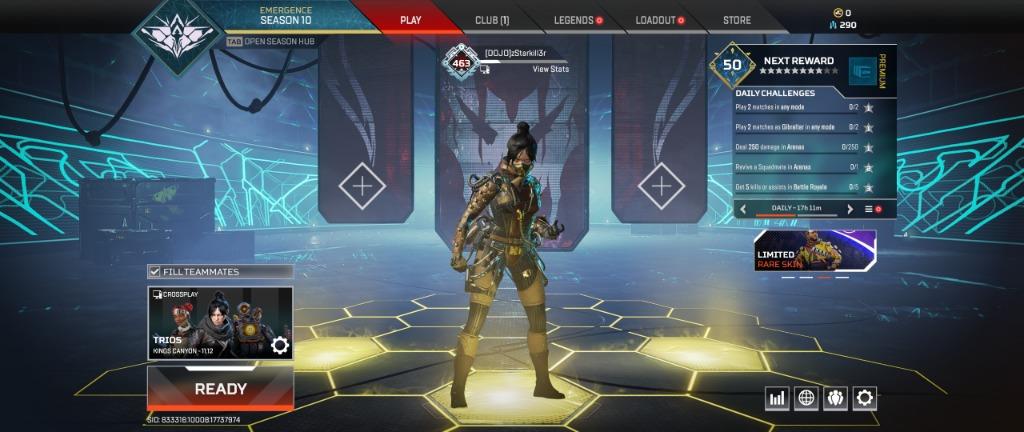The width and height of the screenshot is (1024, 432).
Task: Click the globe icon button
Action: click(806, 398)
